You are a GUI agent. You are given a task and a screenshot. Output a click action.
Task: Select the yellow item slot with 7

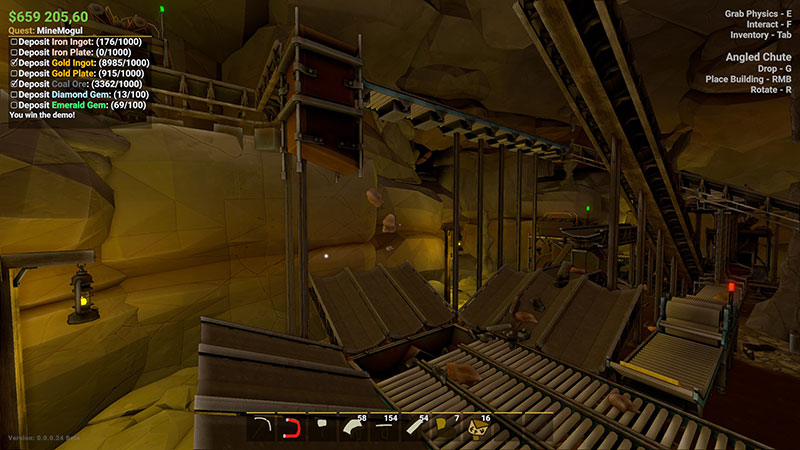click(447, 428)
